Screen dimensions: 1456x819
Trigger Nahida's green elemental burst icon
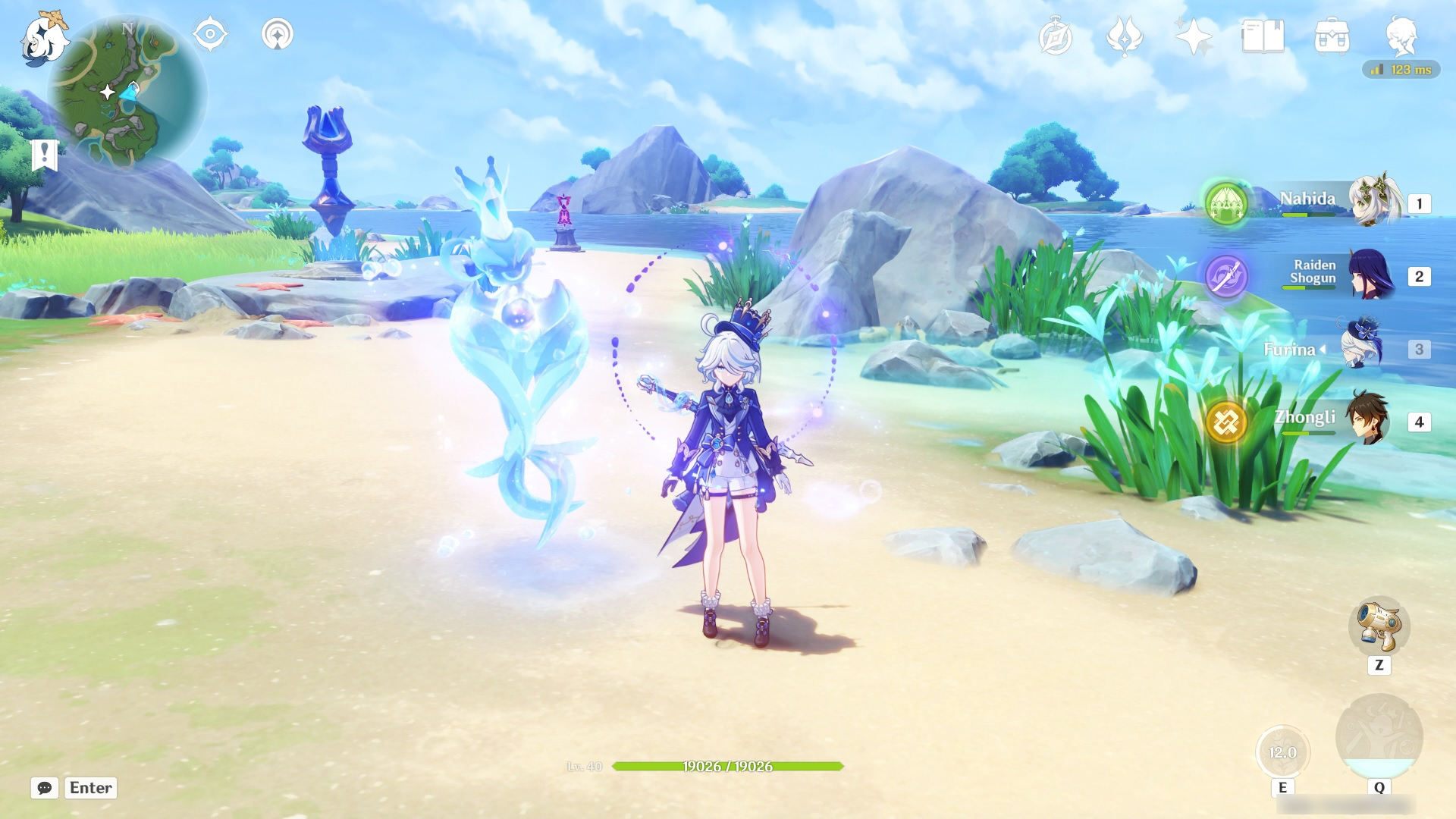coord(1226,203)
